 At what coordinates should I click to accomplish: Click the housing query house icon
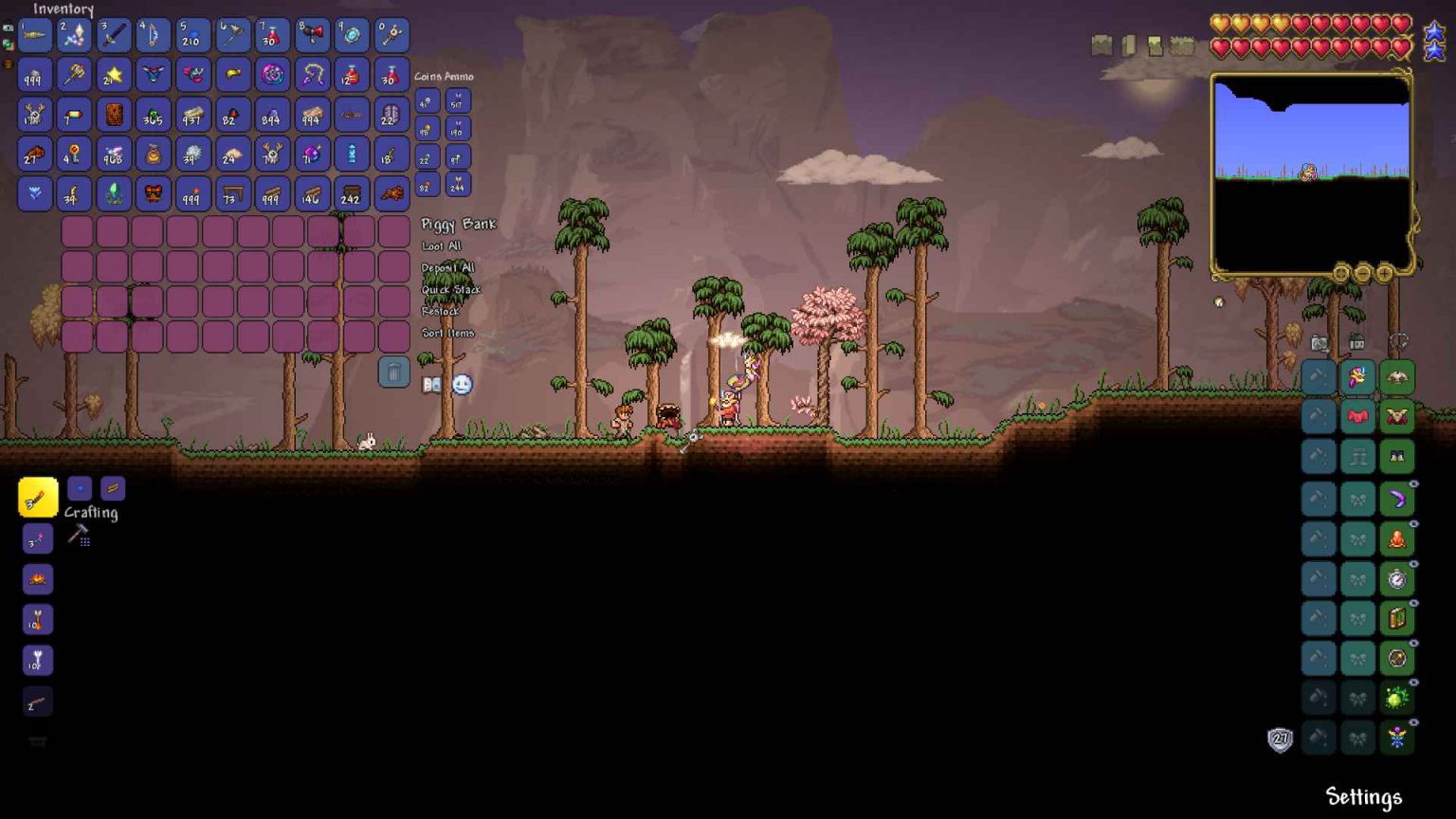[1357, 342]
